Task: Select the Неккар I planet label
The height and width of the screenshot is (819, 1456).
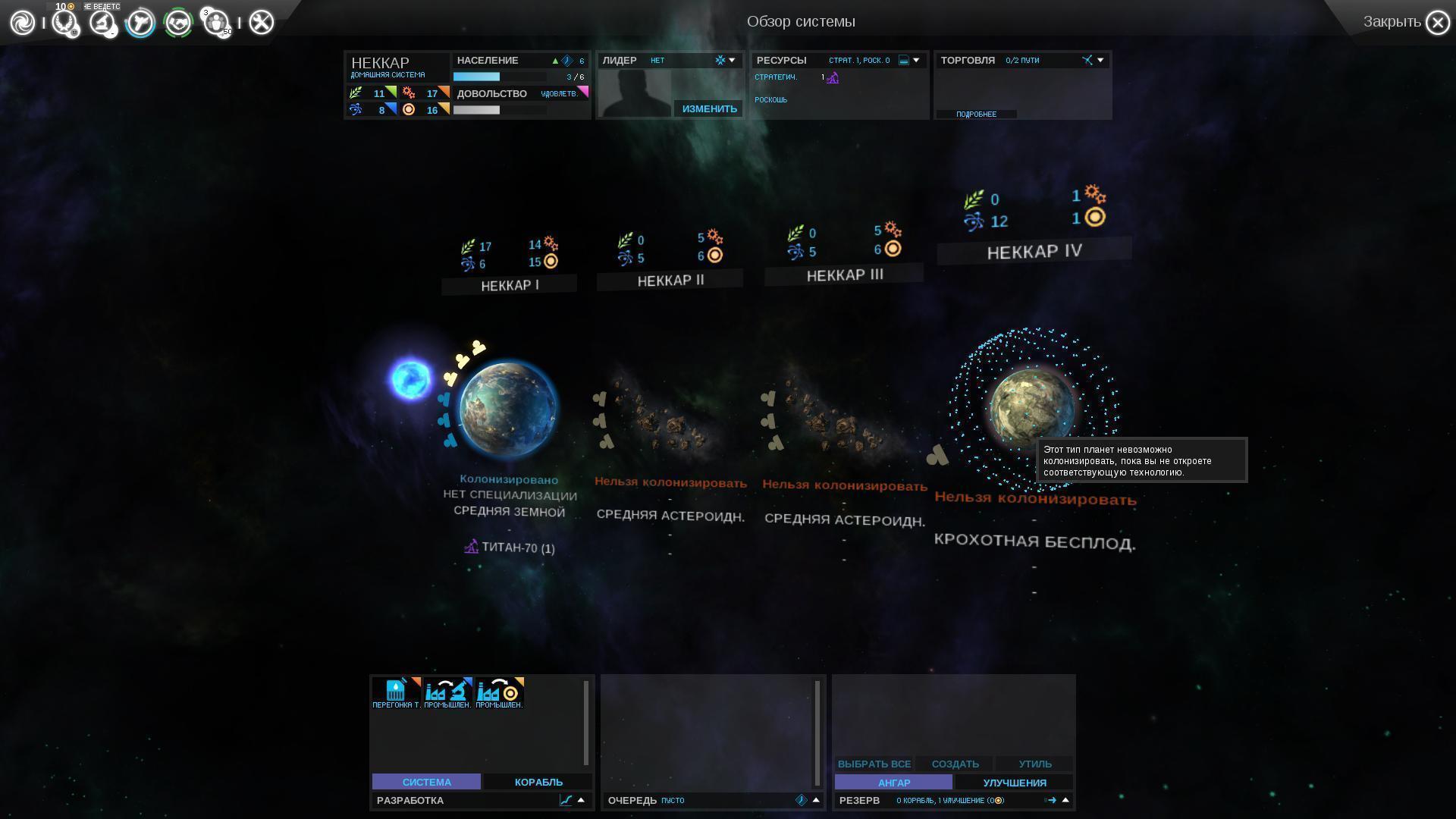Action: coord(510,286)
